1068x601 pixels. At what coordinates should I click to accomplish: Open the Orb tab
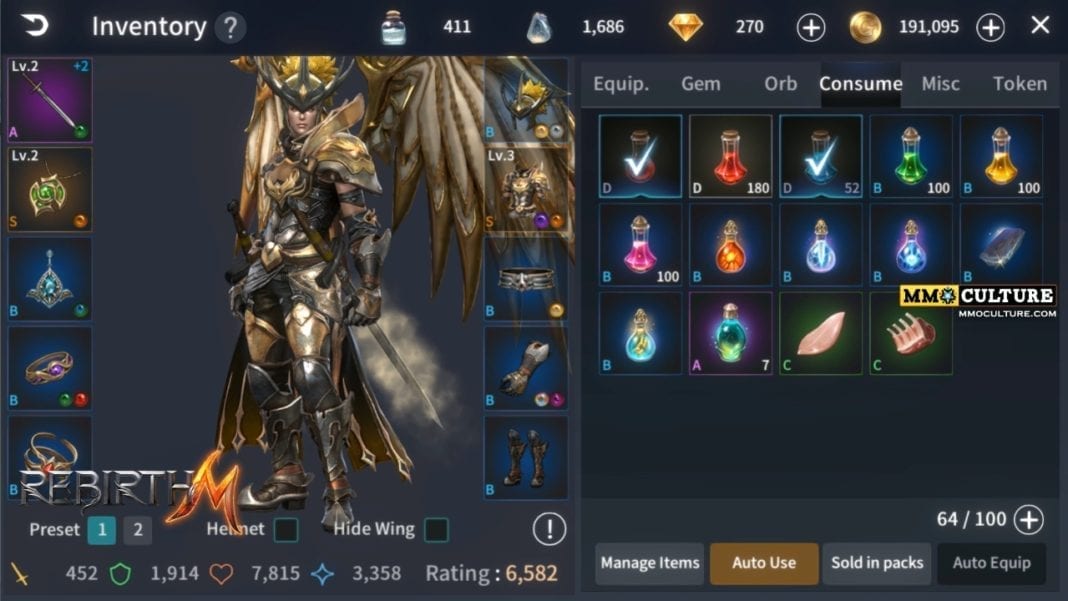(781, 84)
